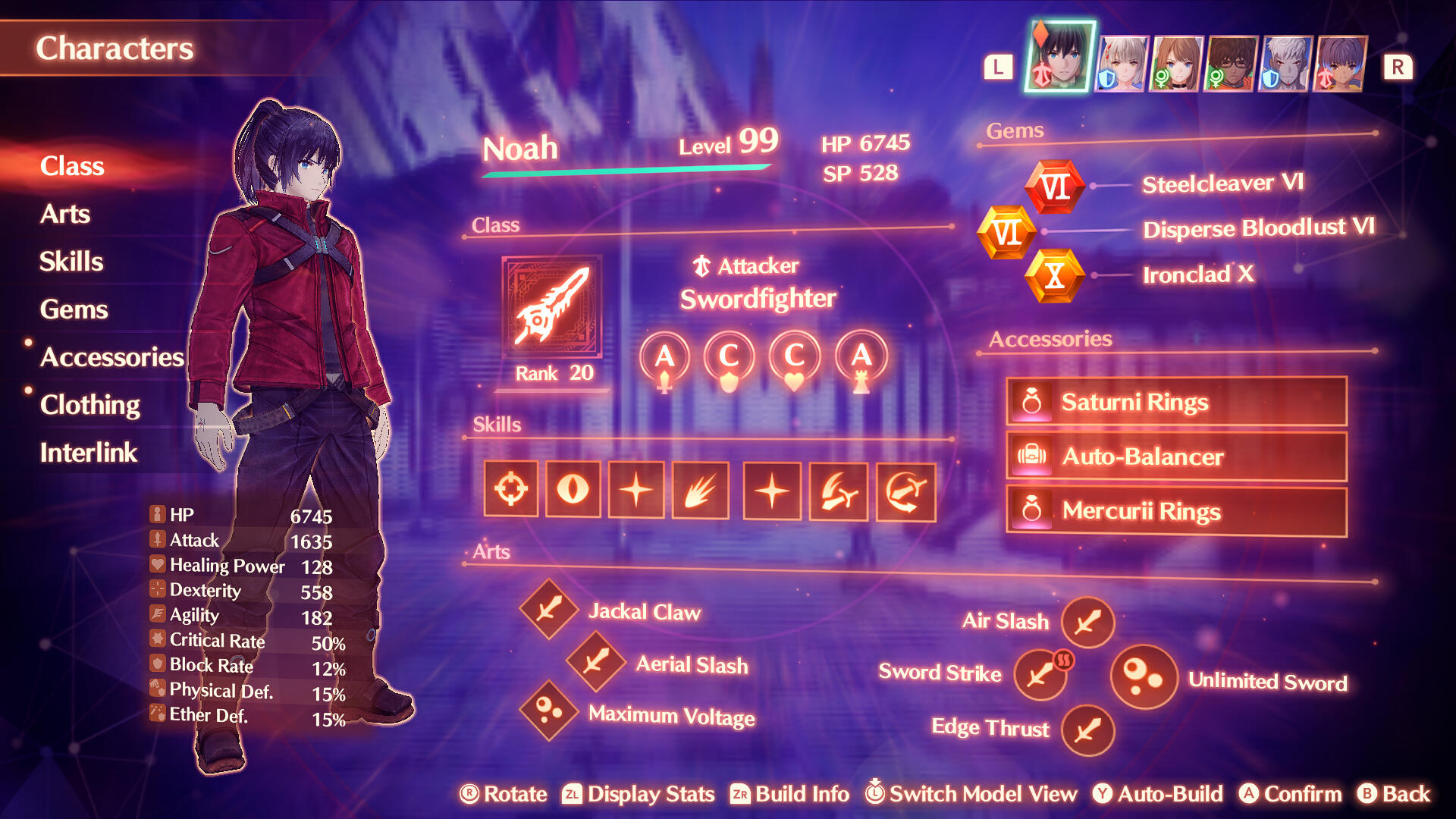Open the Clothing menu

pyautogui.click(x=89, y=405)
